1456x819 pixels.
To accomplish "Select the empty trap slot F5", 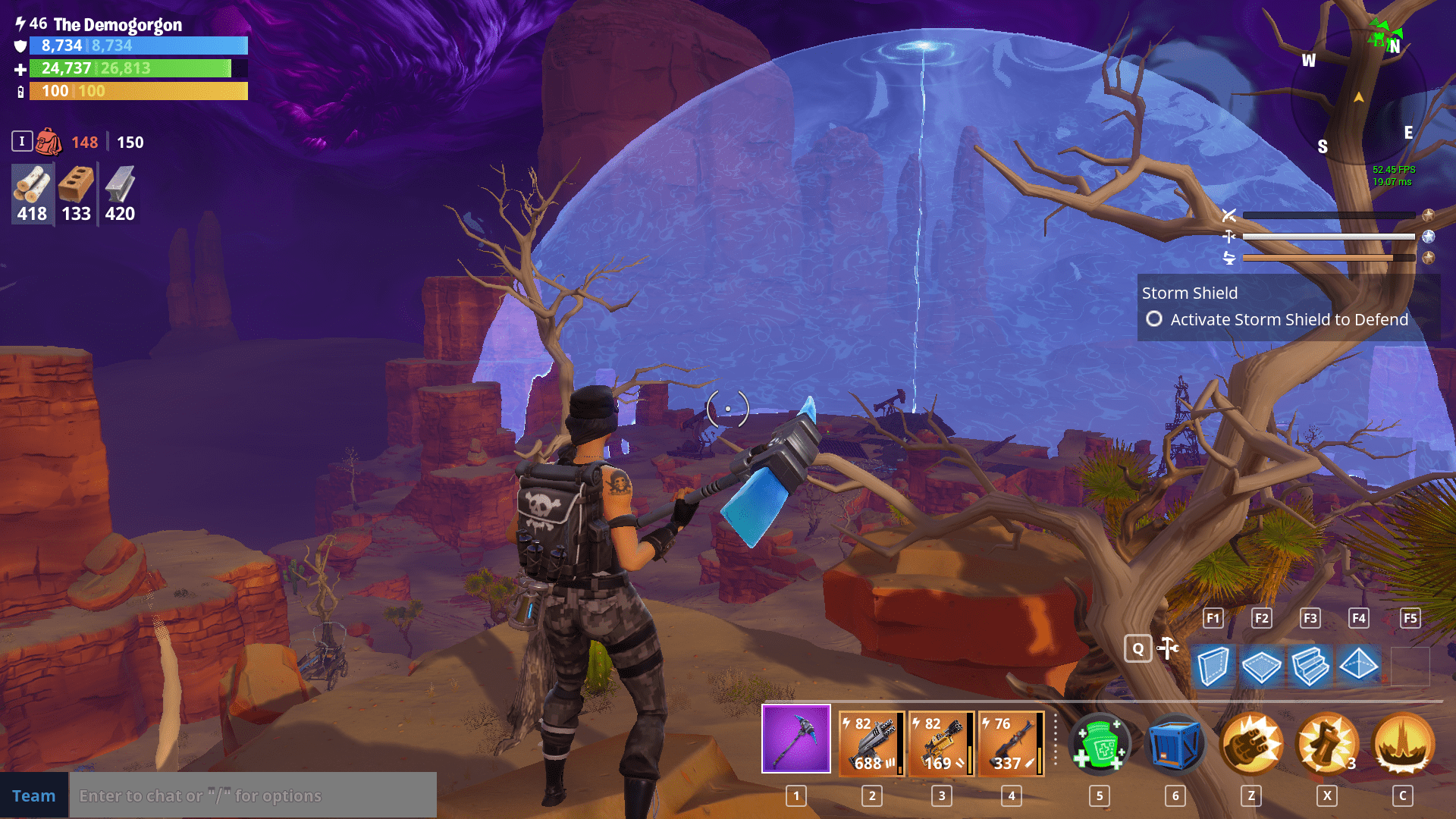I will 1409,667.
